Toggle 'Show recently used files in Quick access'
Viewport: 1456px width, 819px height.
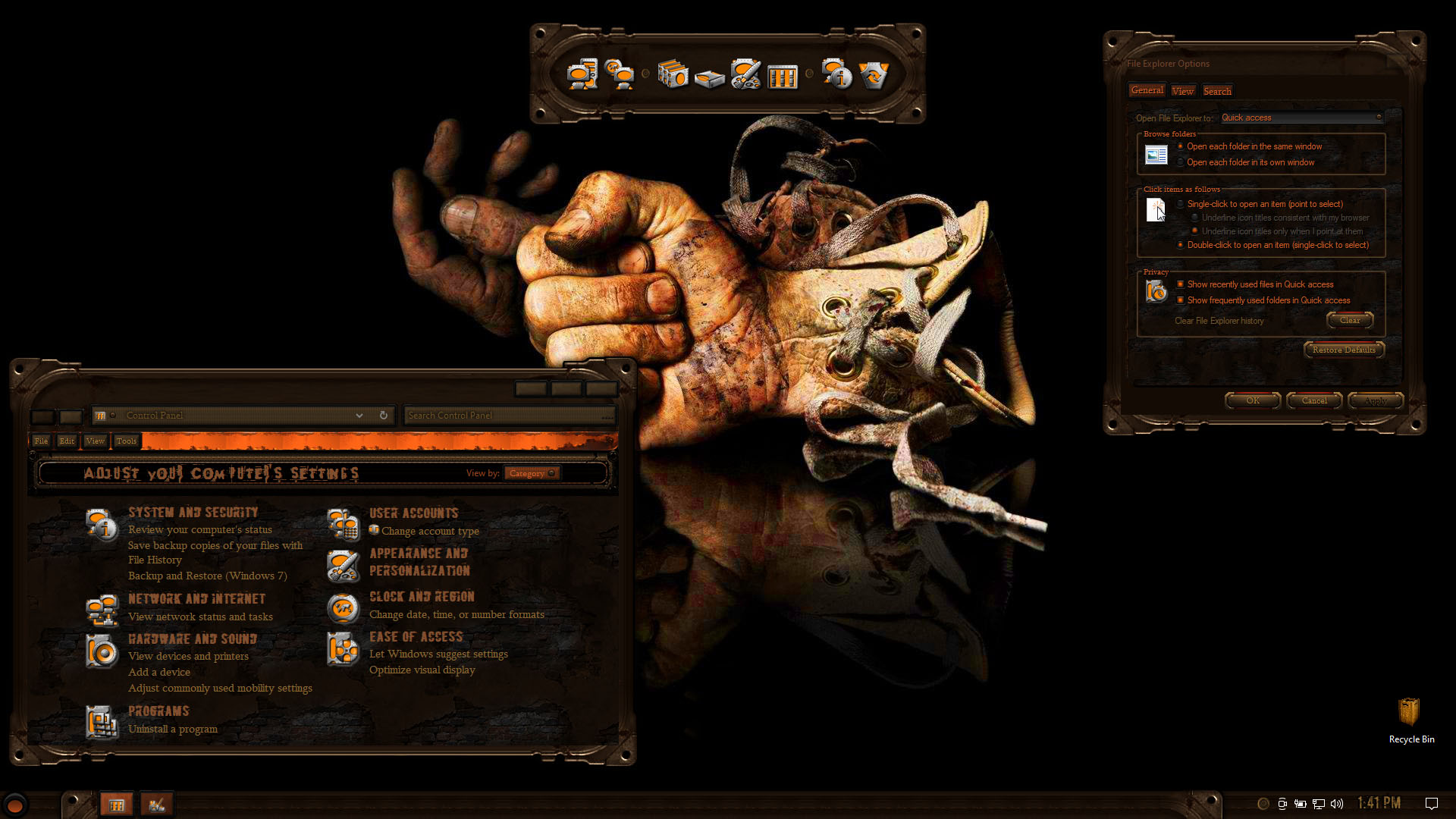point(1181,284)
